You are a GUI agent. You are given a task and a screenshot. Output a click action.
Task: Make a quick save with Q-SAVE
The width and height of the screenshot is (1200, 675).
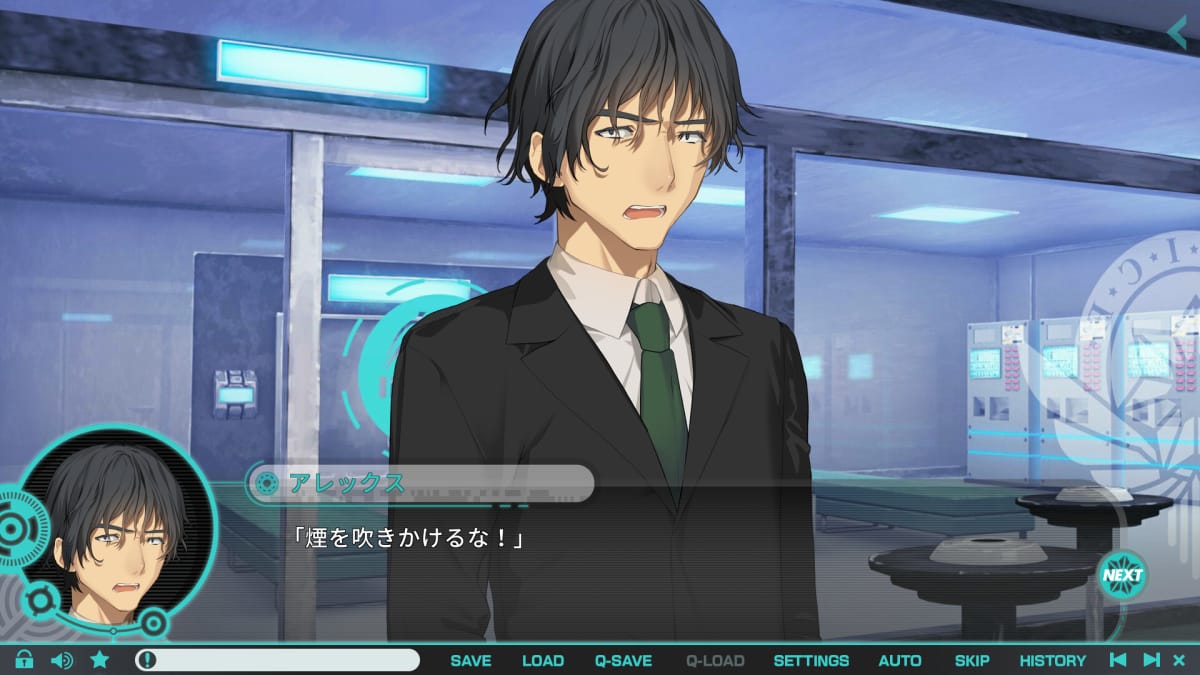click(x=623, y=660)
